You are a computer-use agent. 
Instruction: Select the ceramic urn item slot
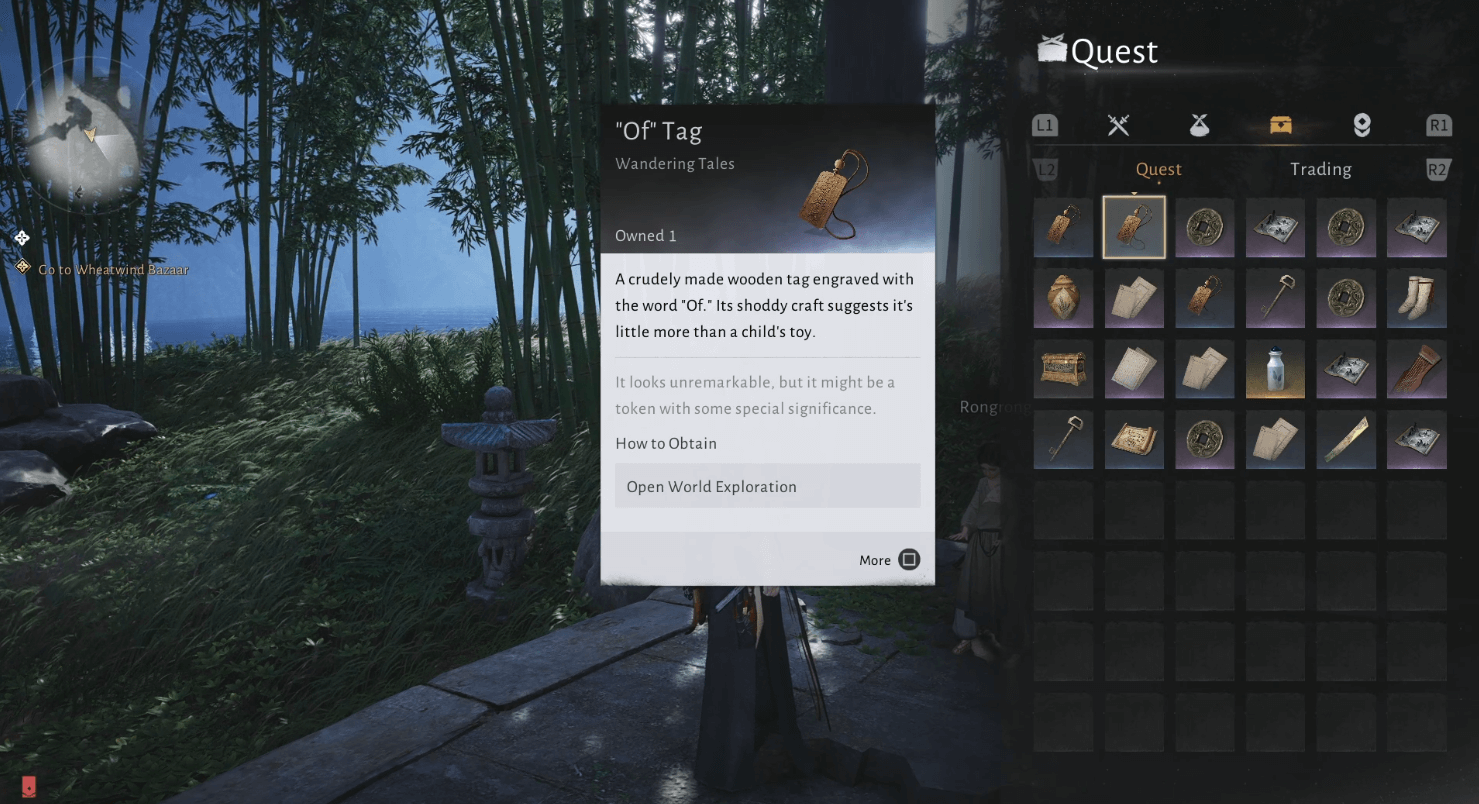tap(1063, 299)
